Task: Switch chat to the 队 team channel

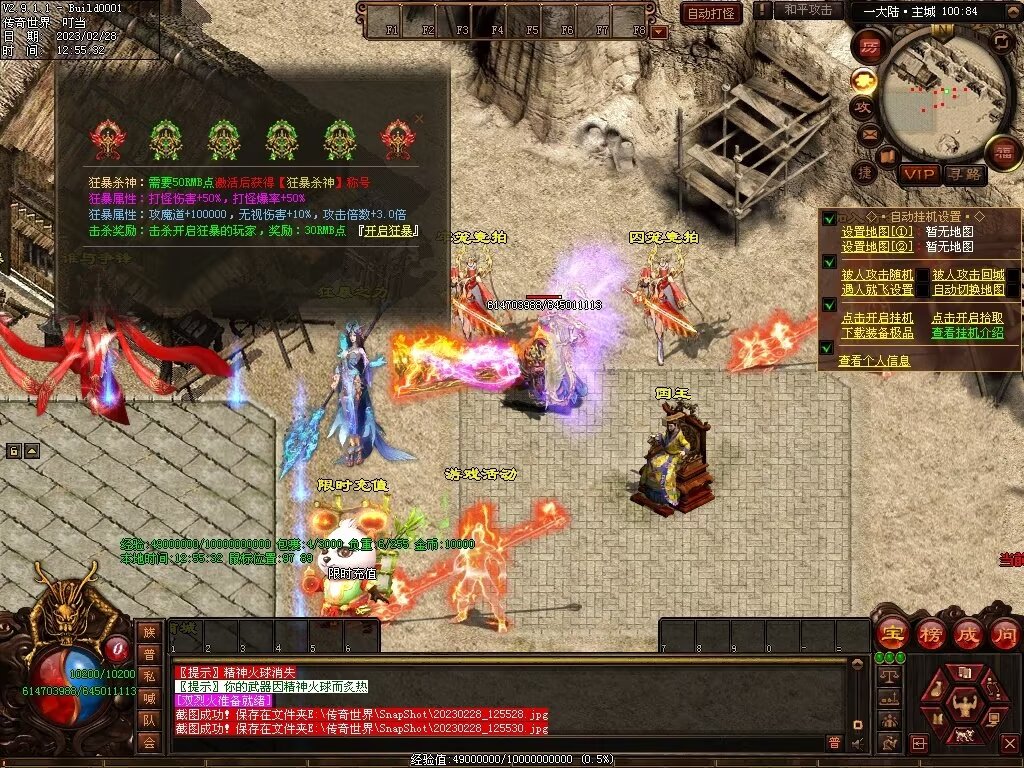Action: click(148, 720)
